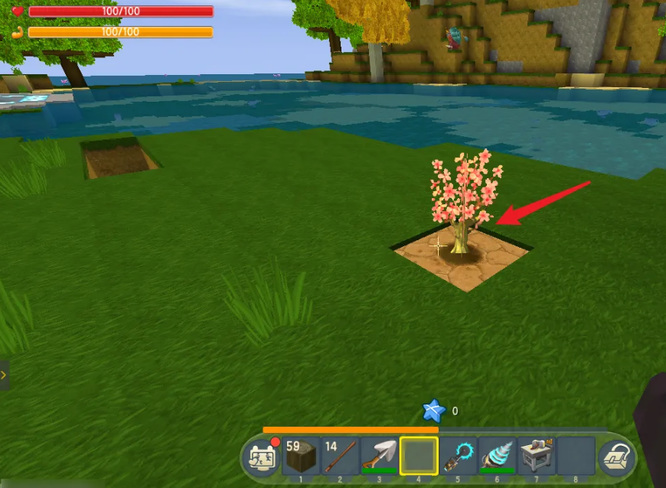The width and height of the screenshot is (666, 488).
Task: Select the blue ring-tipped tool slot
Action: click(458, 456)
